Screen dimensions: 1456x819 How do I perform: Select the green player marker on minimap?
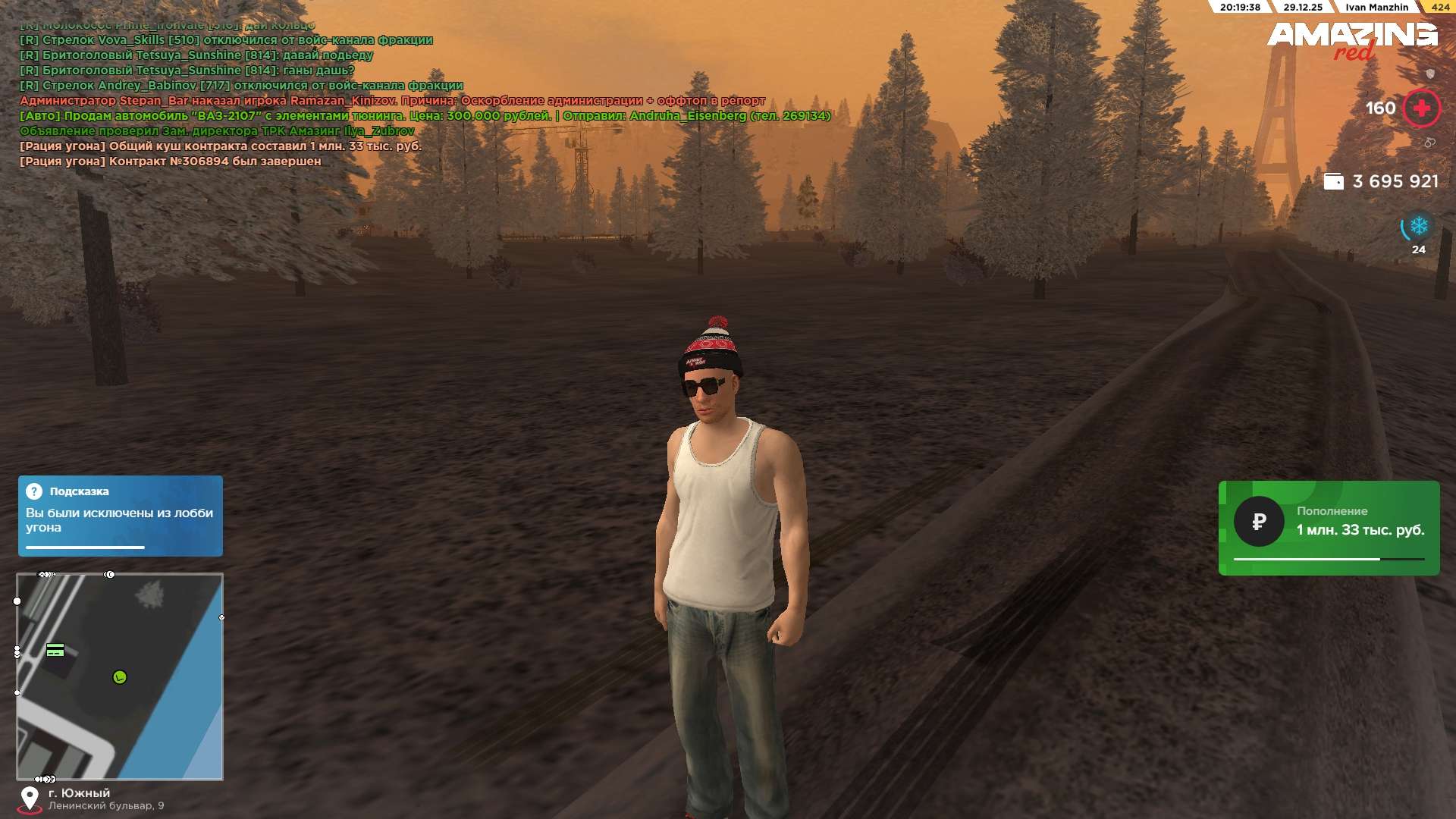pyautogui.click(x=120, y=677)
